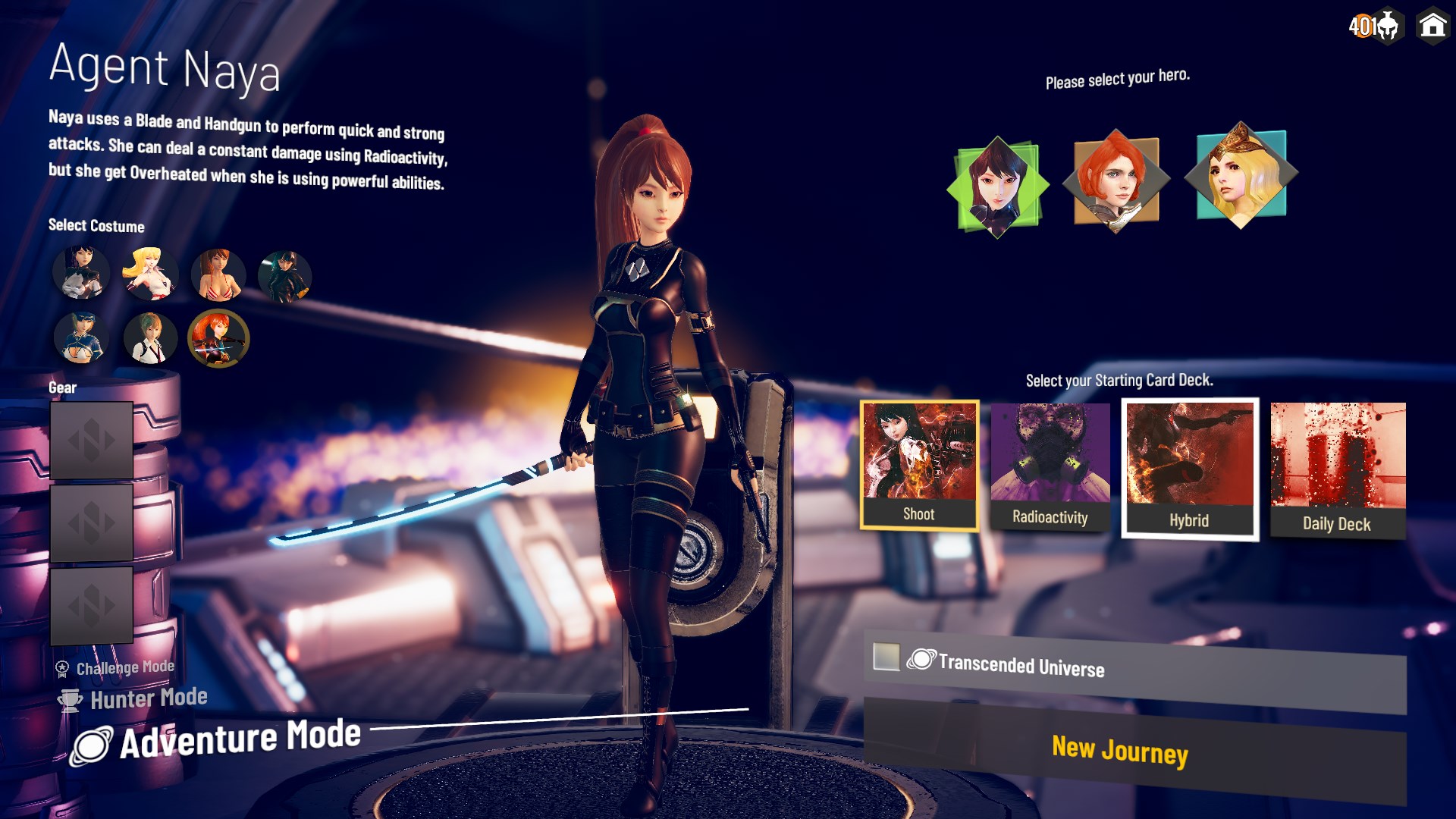
Task: Click the Agent Naya title text
Action: 164,70
